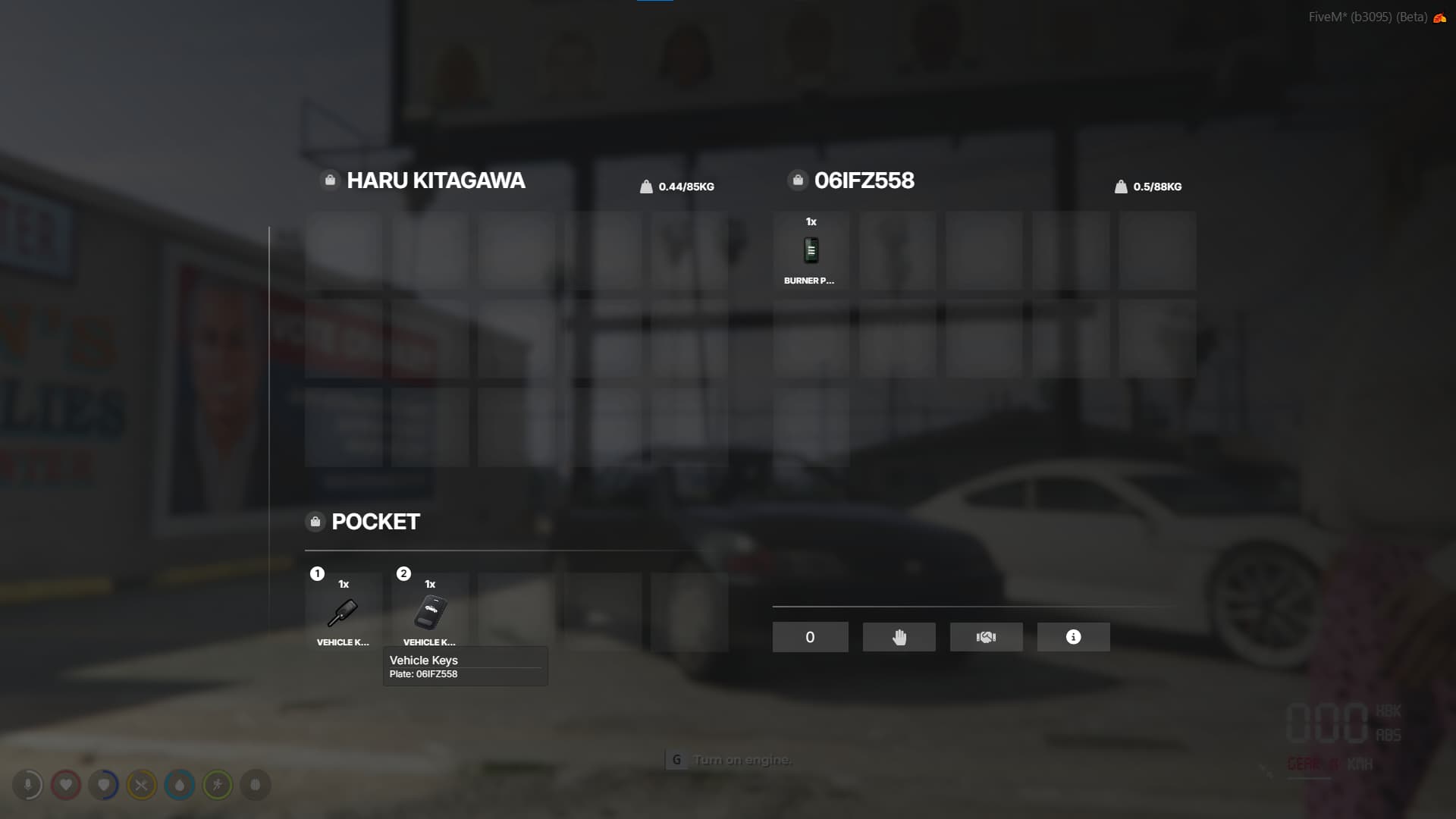The image size is (1456, 819).
Task: Toggle the lock beside the POCKET section
Action: (315, 521)
